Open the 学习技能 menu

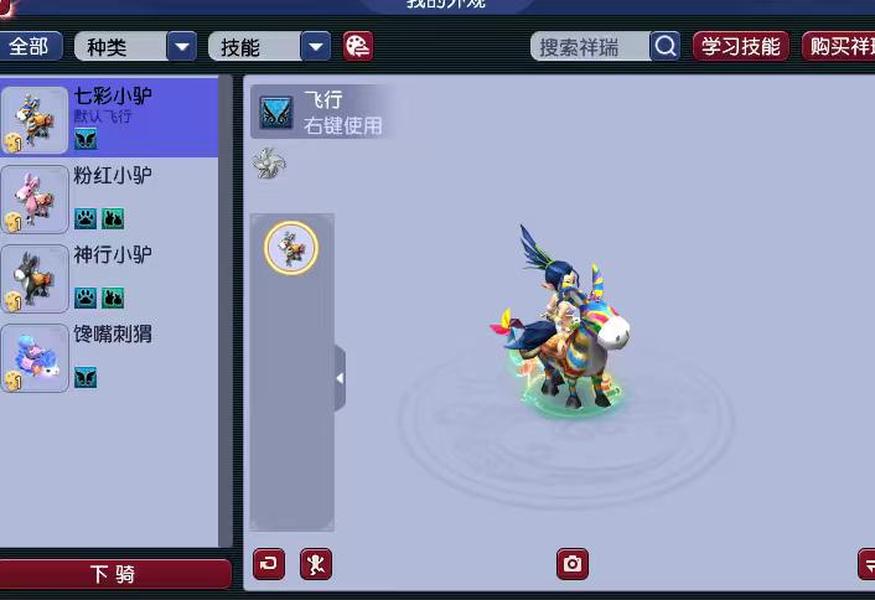point(740,46)
